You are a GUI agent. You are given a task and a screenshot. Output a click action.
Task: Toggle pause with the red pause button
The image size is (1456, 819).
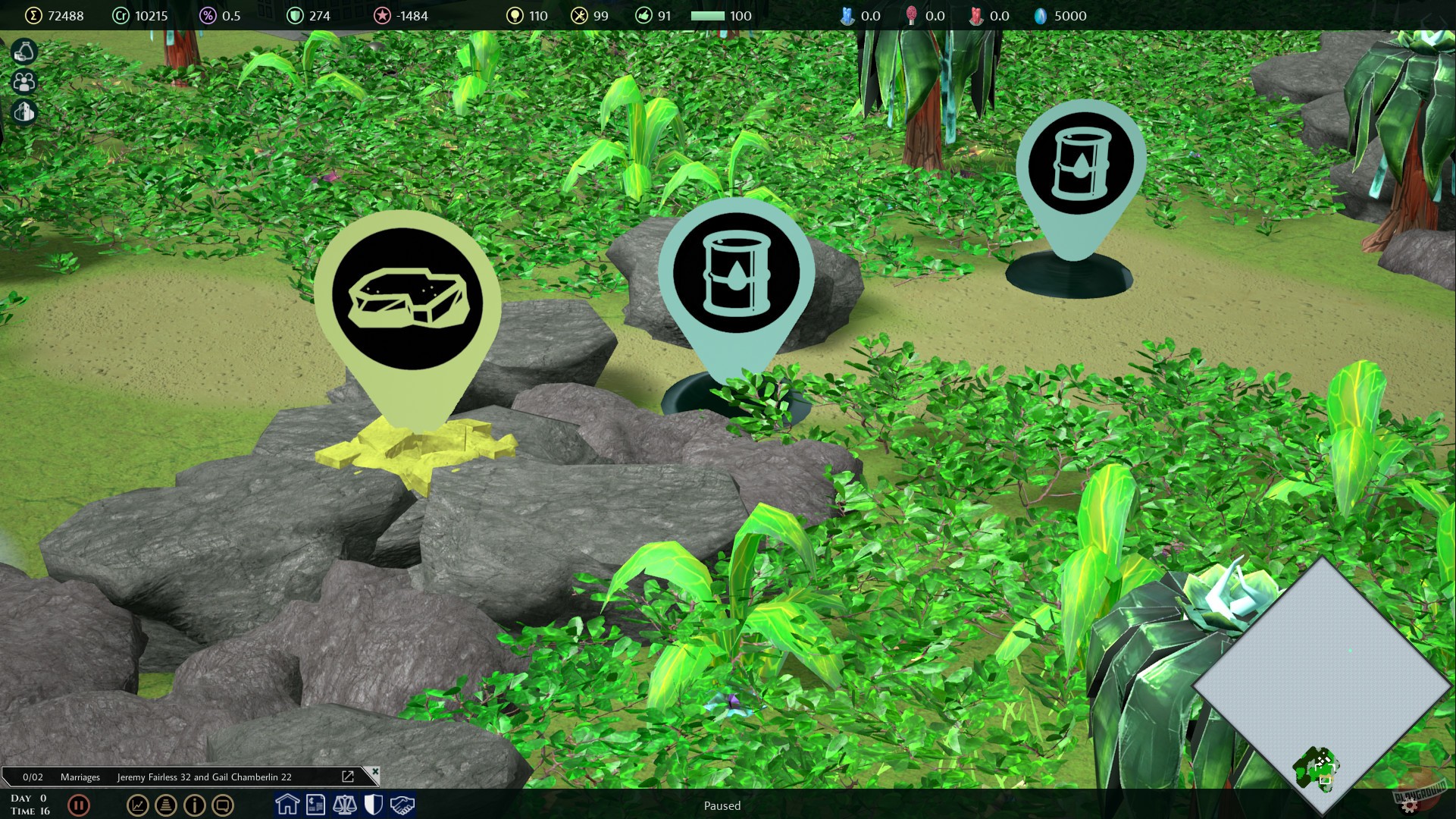click(x=80, y=806)
